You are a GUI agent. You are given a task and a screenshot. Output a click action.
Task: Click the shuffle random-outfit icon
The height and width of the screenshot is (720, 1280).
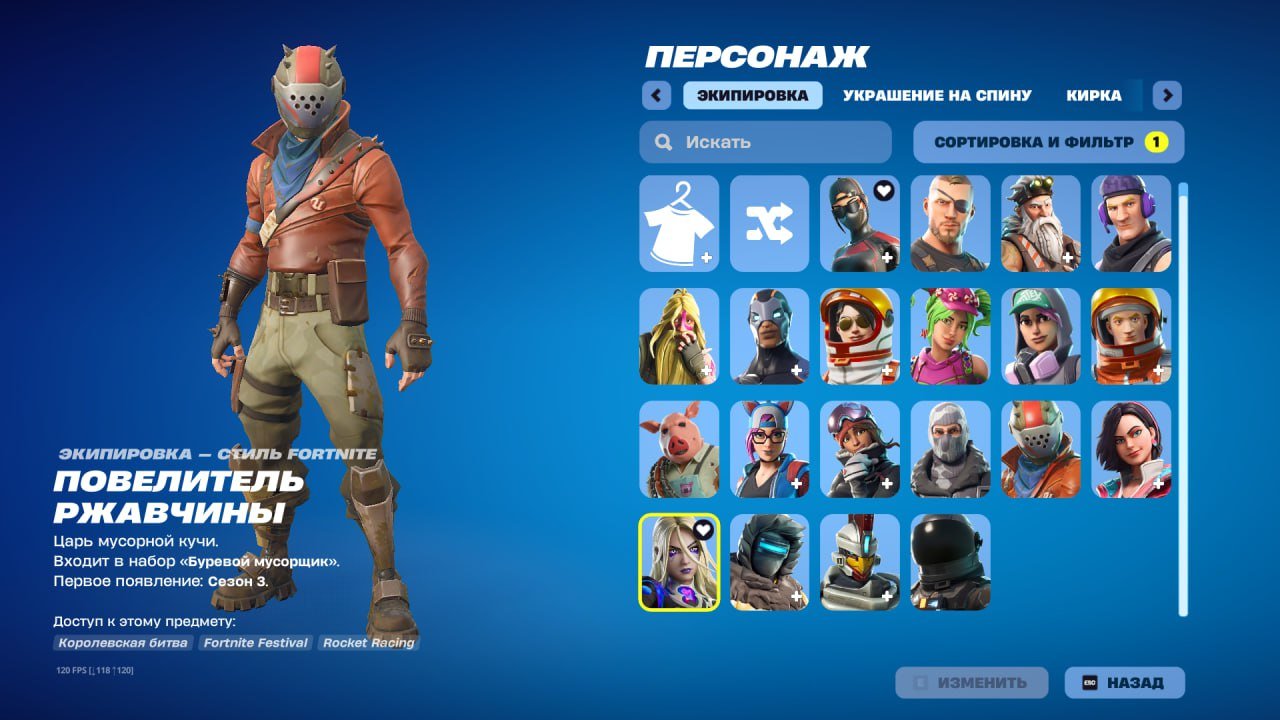coord(768,224)
